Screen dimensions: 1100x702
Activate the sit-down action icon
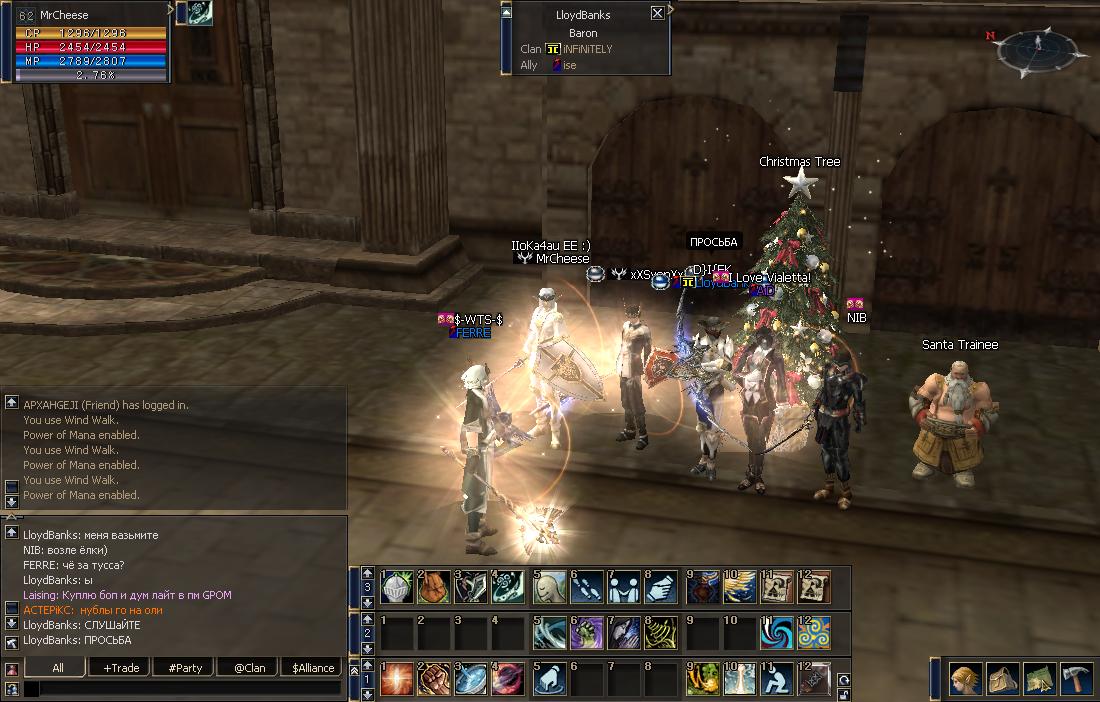[x=776, y=679]
